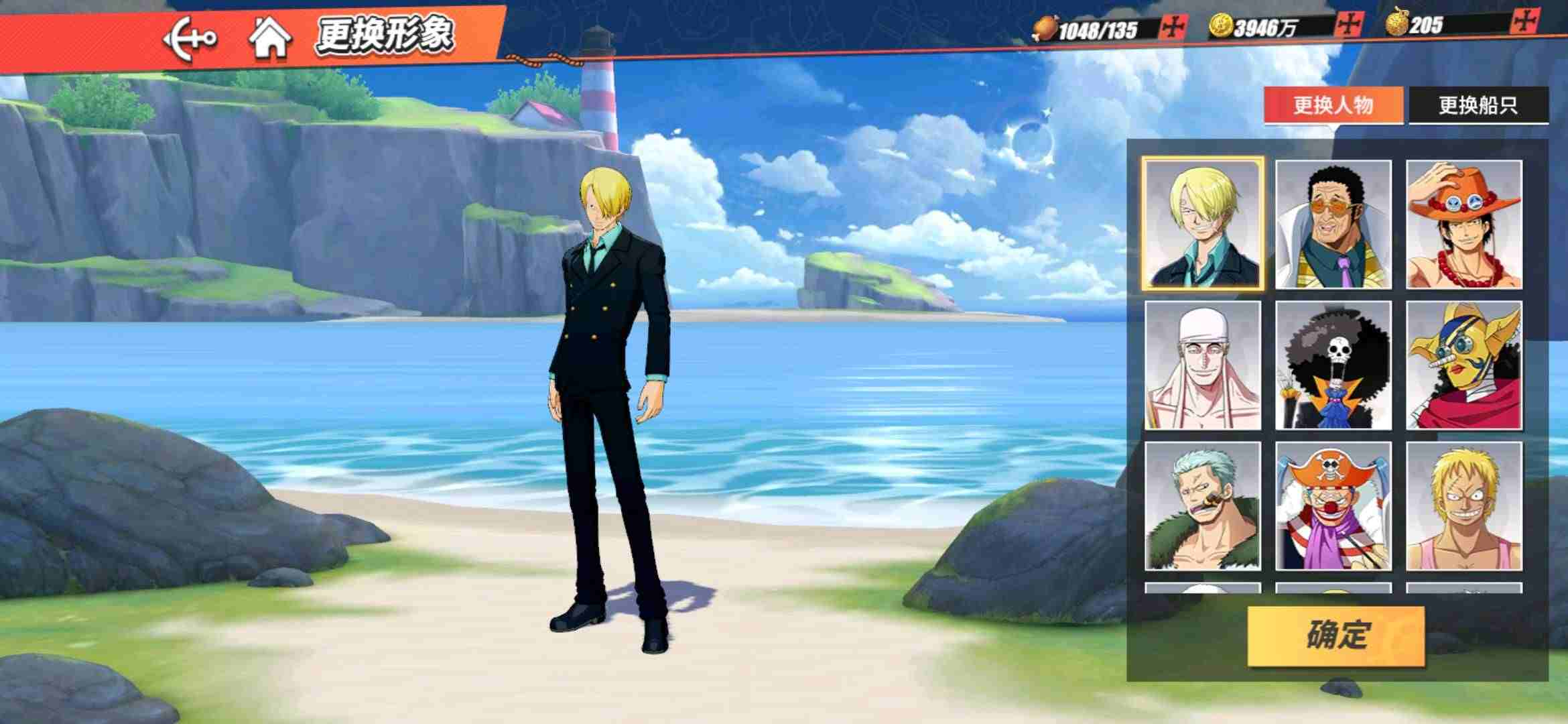Pick the grinning blond scarred-face portrait

(x=1464, y=506)
